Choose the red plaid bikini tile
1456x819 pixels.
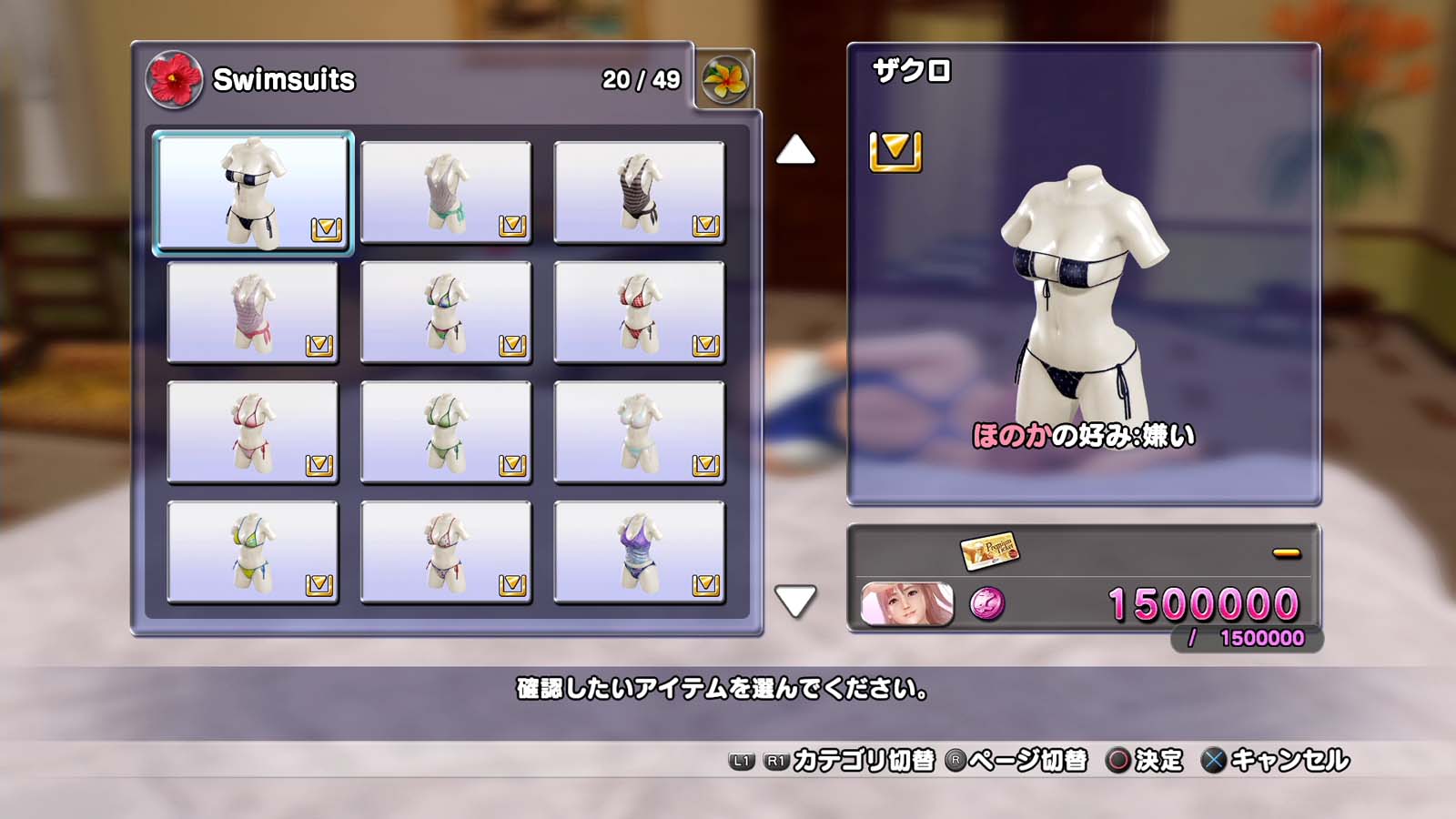639,312
